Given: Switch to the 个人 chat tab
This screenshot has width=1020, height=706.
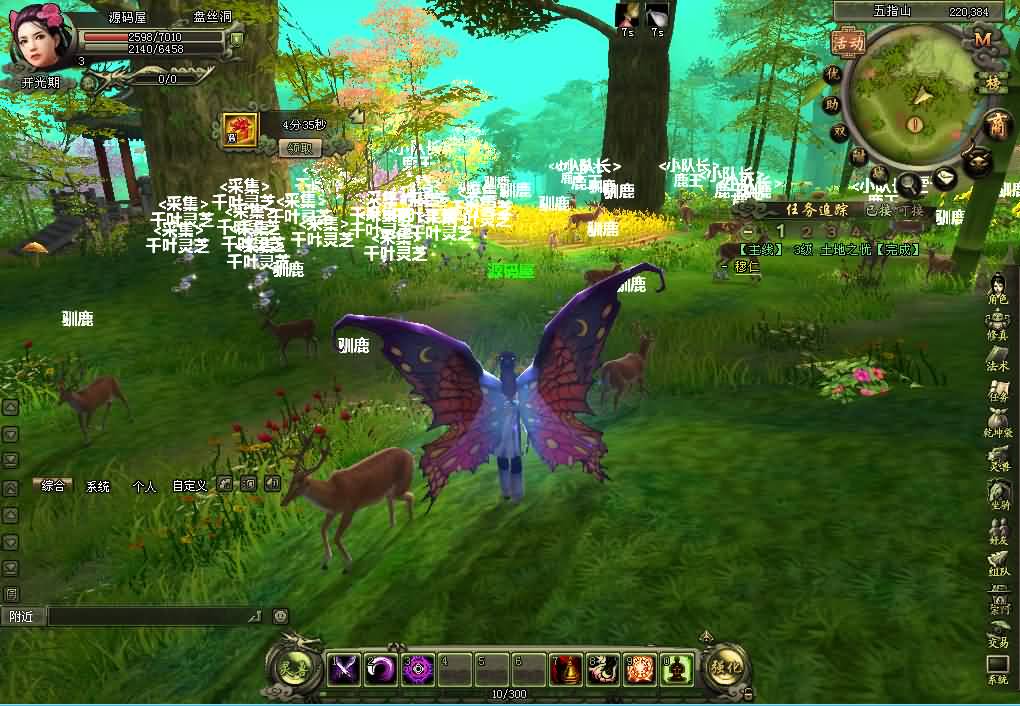Looking at the screenshot, I should pyautogui.click(x=144, y=487).
